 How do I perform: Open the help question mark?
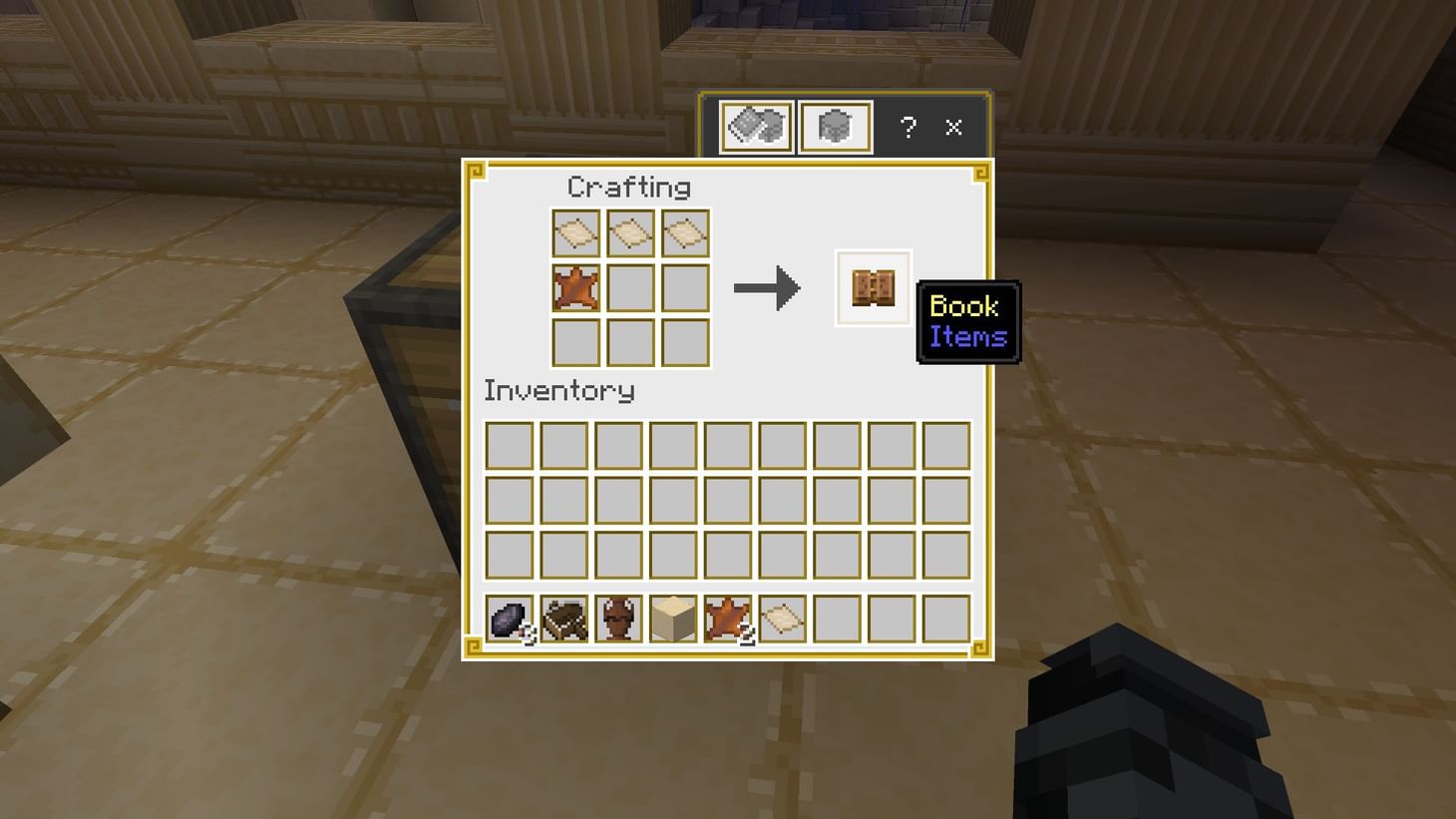[907, 127]
